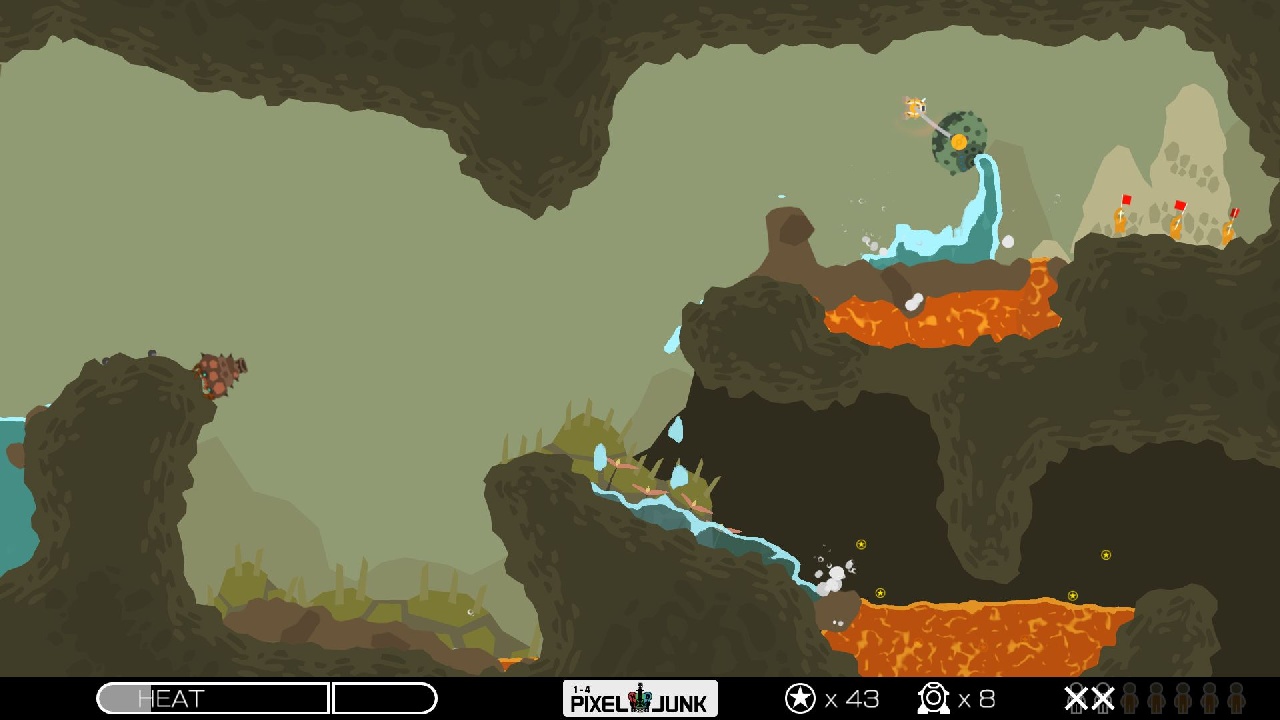Select the spinning grabber orb attached to ship
Screen dimensions: 1280x720
pos(958,140)
